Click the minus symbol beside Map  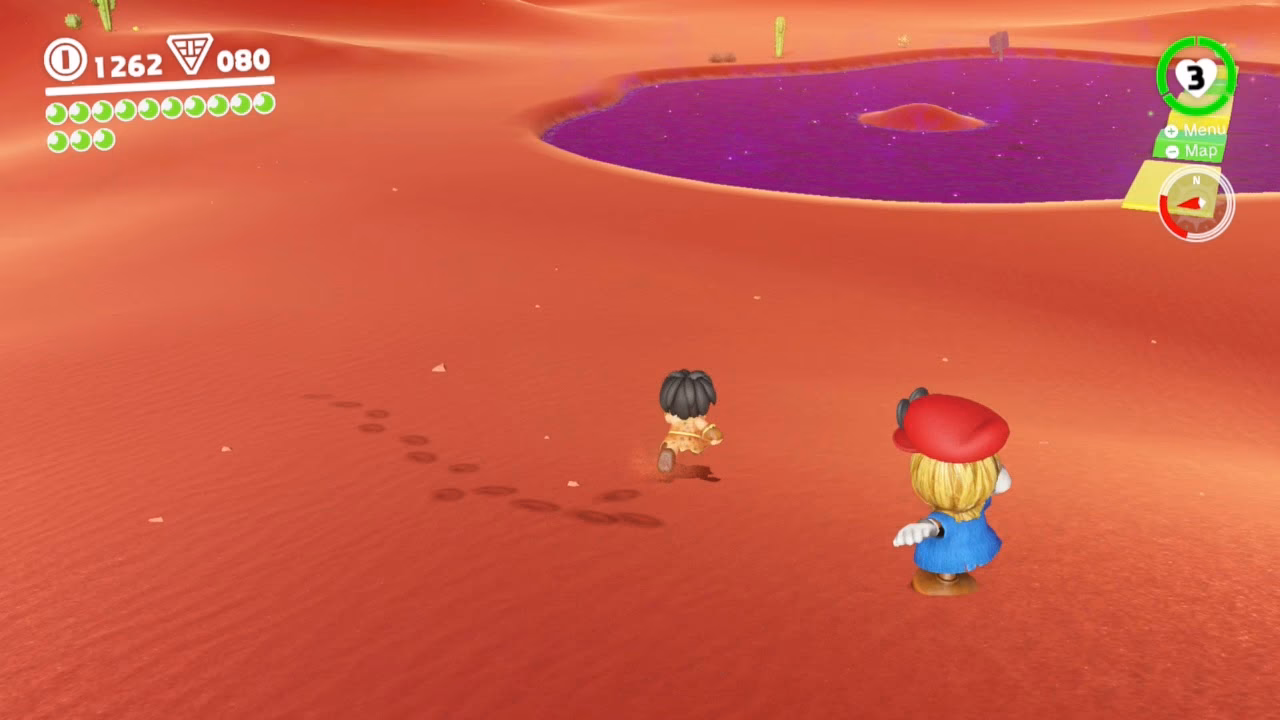click(x=1173, y=151)
